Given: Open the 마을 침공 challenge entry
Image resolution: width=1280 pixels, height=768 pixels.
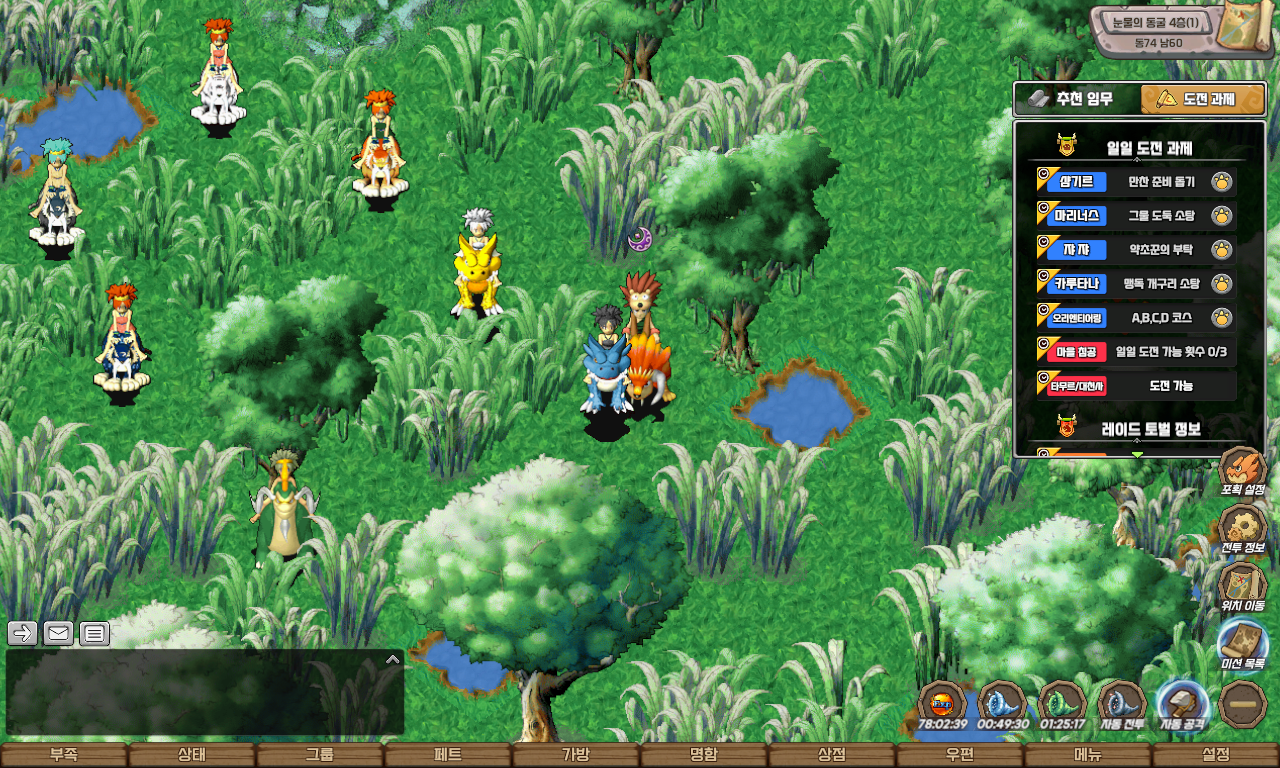Looking at the screenshot, I should click(x=1135, y=352).
